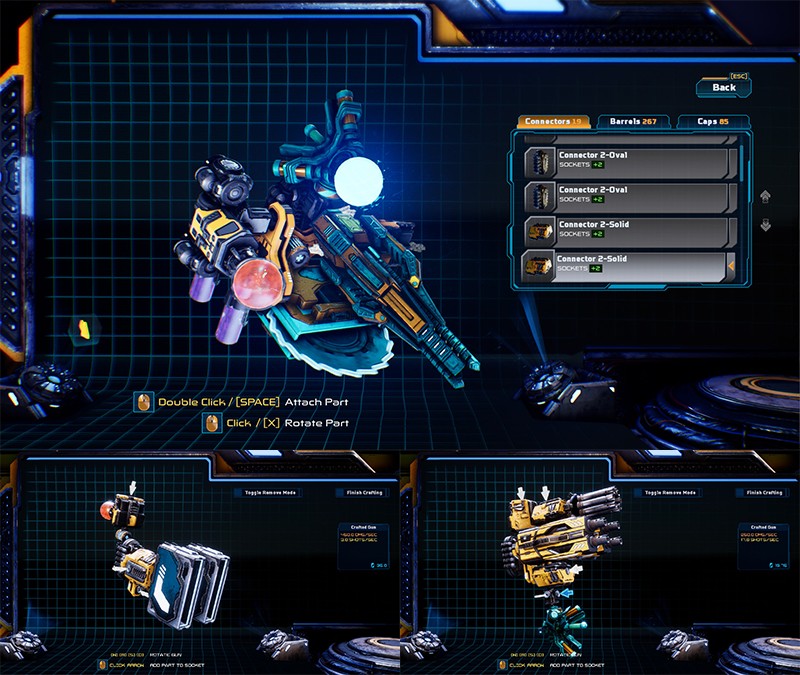Image resolution: width=800 pixels, height=675 pixels.
Task: Click the blue socket arrow on the gun
Action: (568, 593)
